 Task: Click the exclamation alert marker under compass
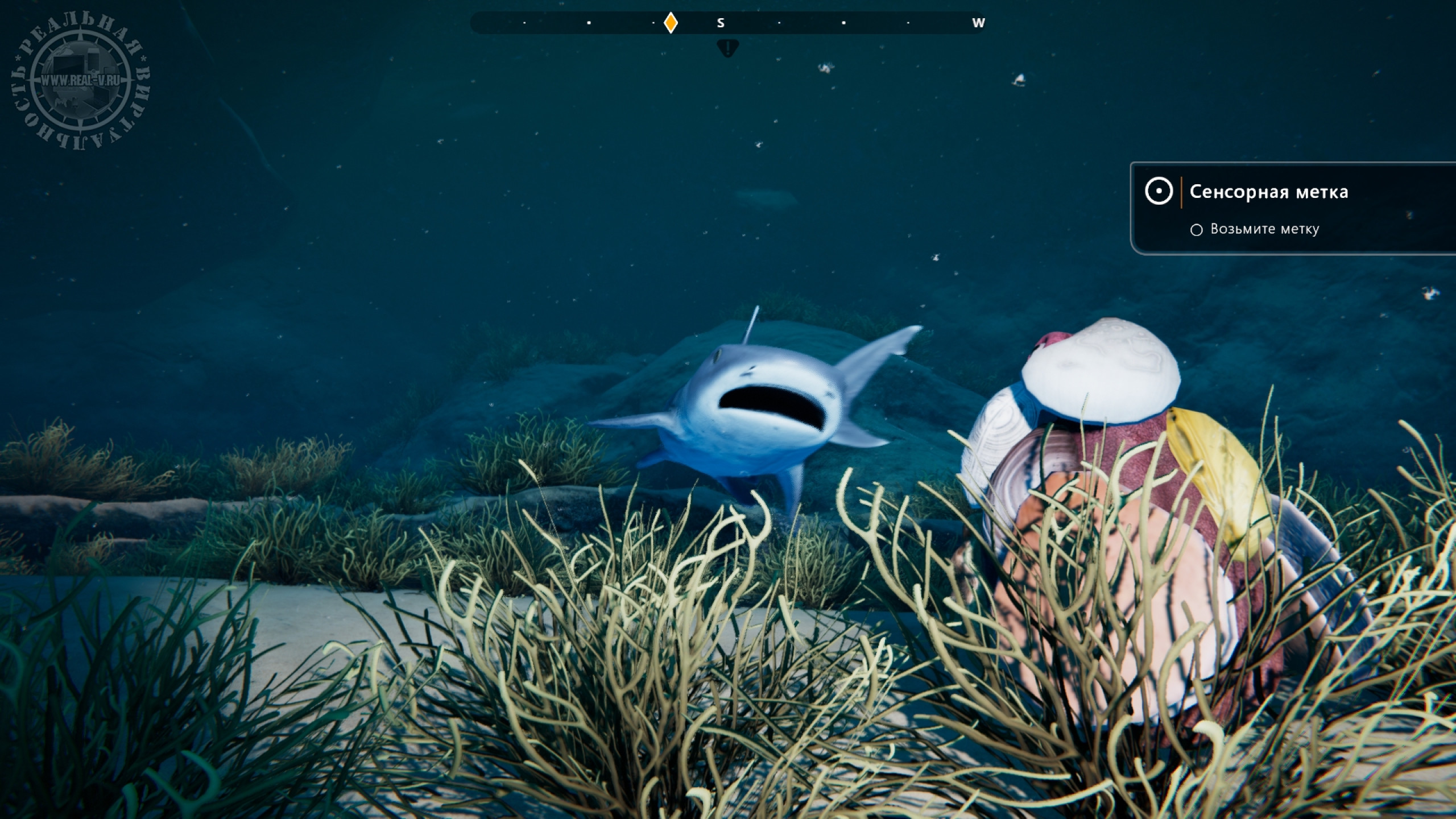pos(727,48)
